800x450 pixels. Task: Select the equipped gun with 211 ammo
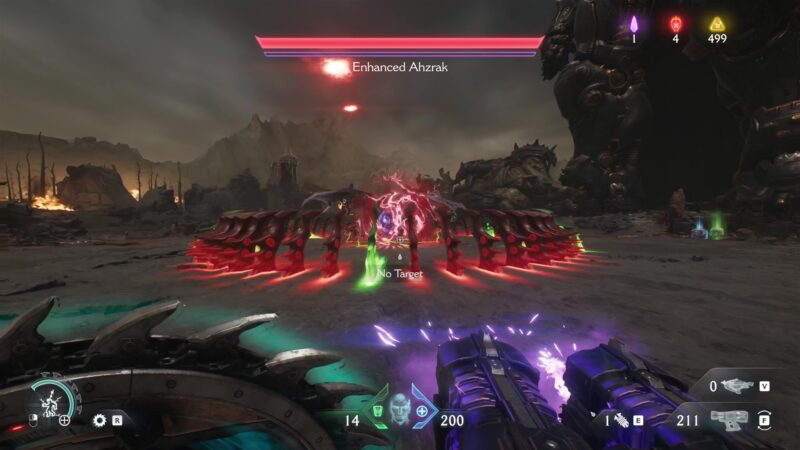(729, 419)
